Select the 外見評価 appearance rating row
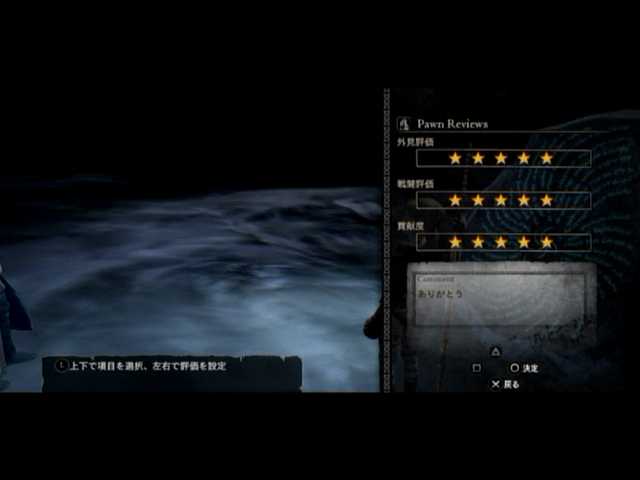Screen dimensions: 640x480 point(503,158)
